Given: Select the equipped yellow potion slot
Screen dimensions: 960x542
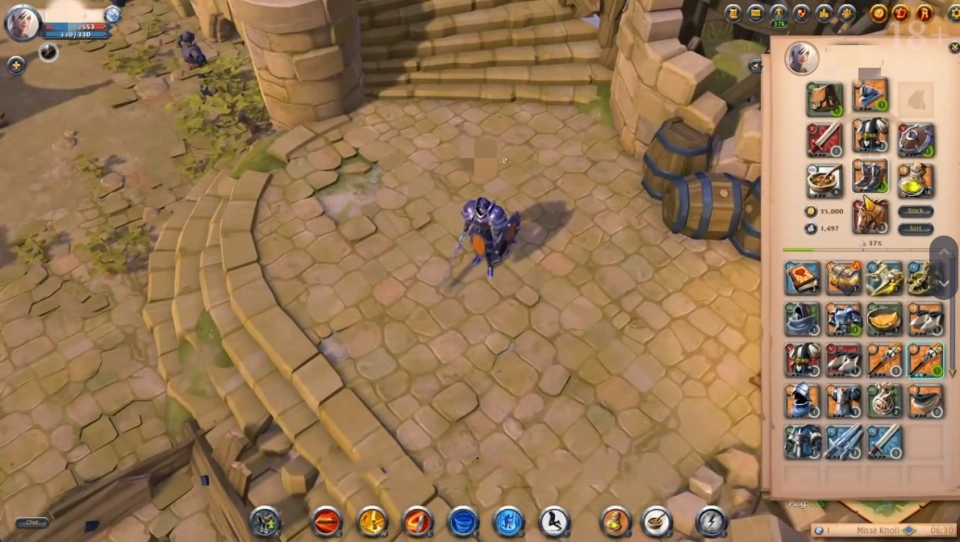Looking at the screenshot, I should pyautogui.click(x=915, y=179).
